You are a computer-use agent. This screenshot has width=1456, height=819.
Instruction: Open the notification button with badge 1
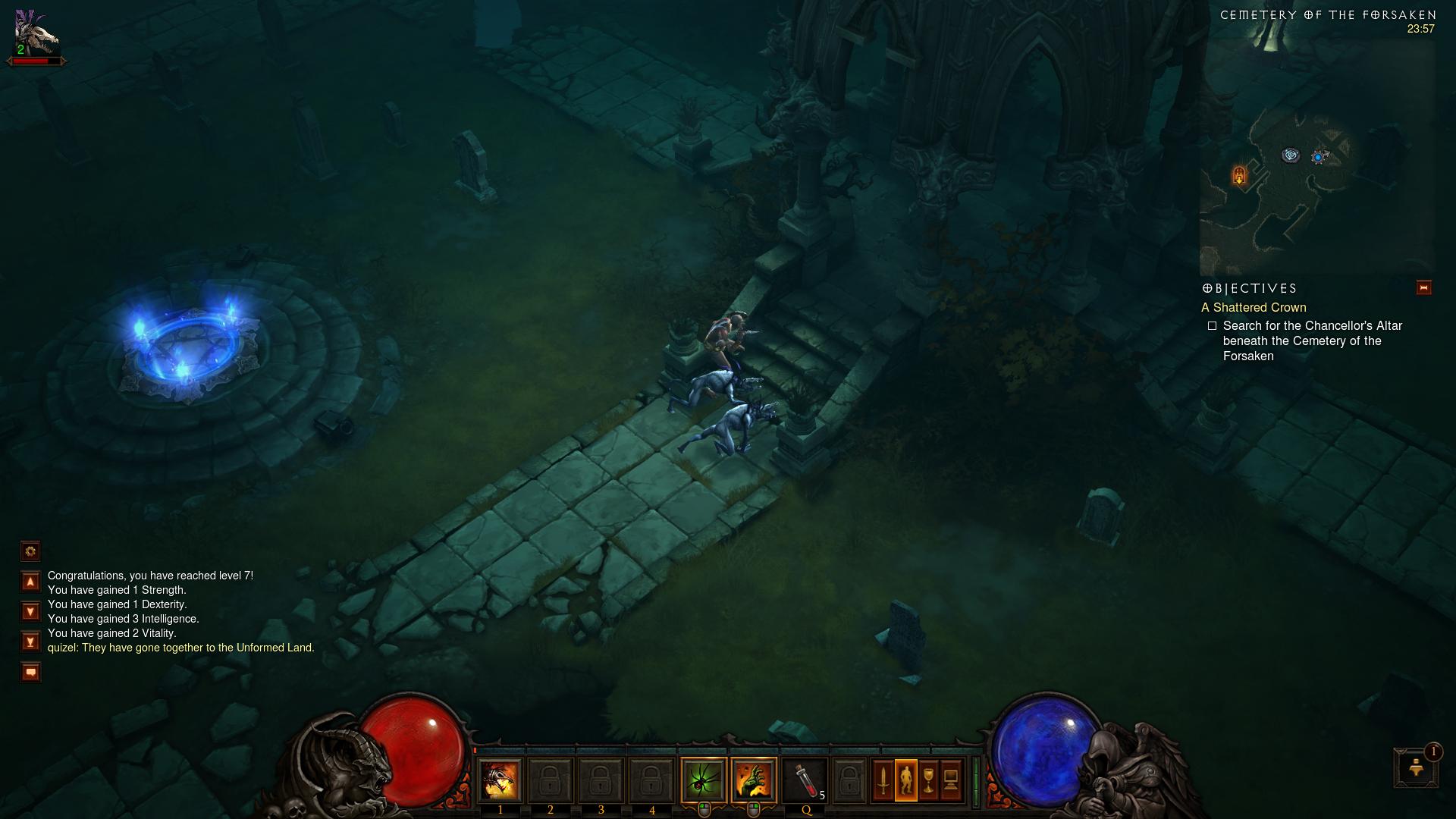click(x=1415, y=767)
